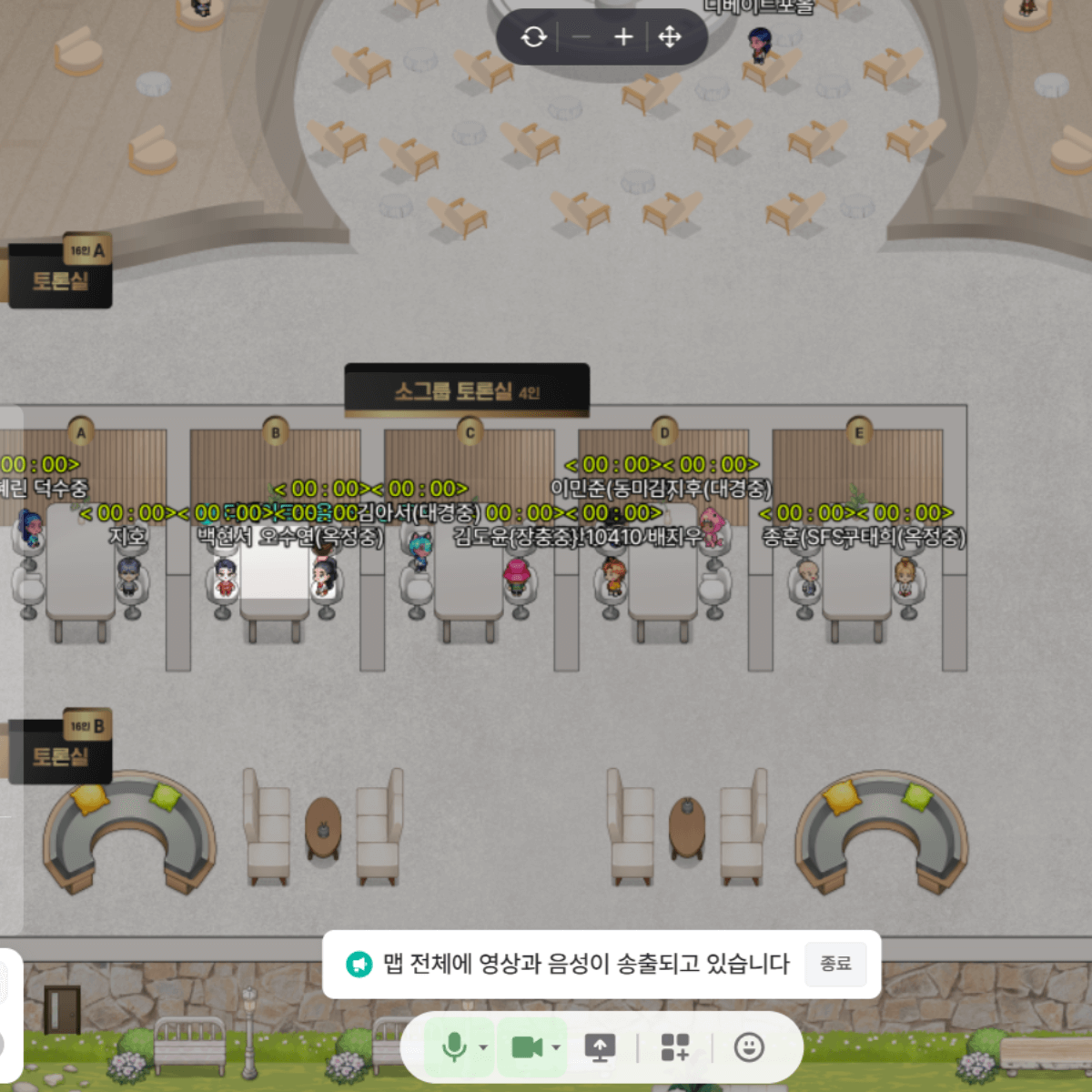Zoom in with the plus button
Screen dimensions: 1092x1092
623,37
